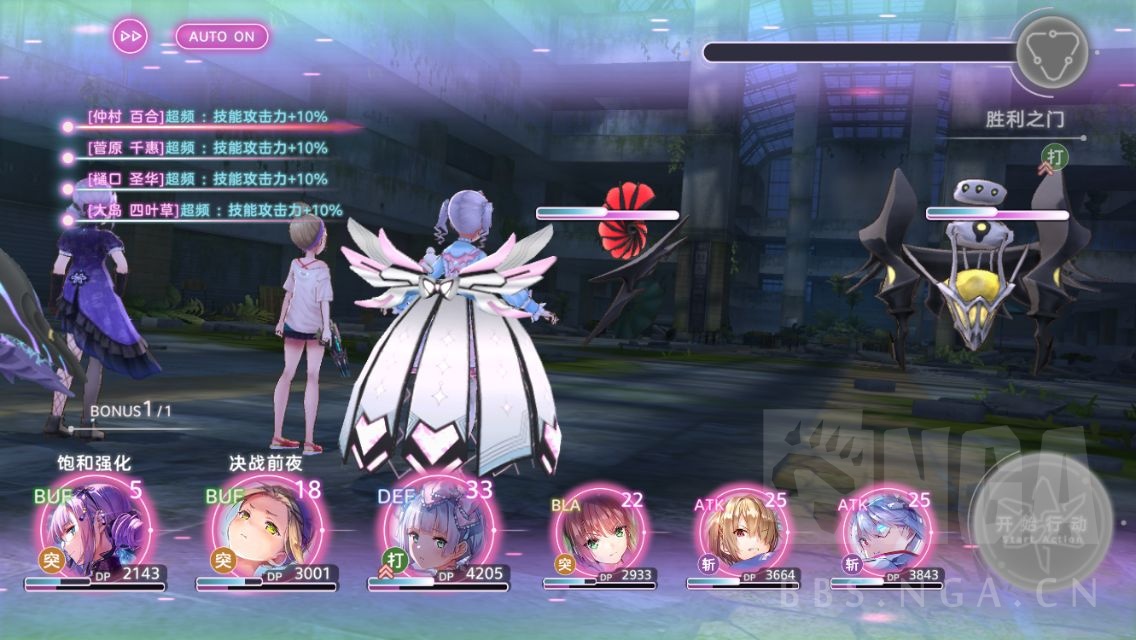Image resolution: width=1136 pixels, height=640 pixels.
Task: Change the 饱和强化 skill selection
Action: click(x=95, y=463)
